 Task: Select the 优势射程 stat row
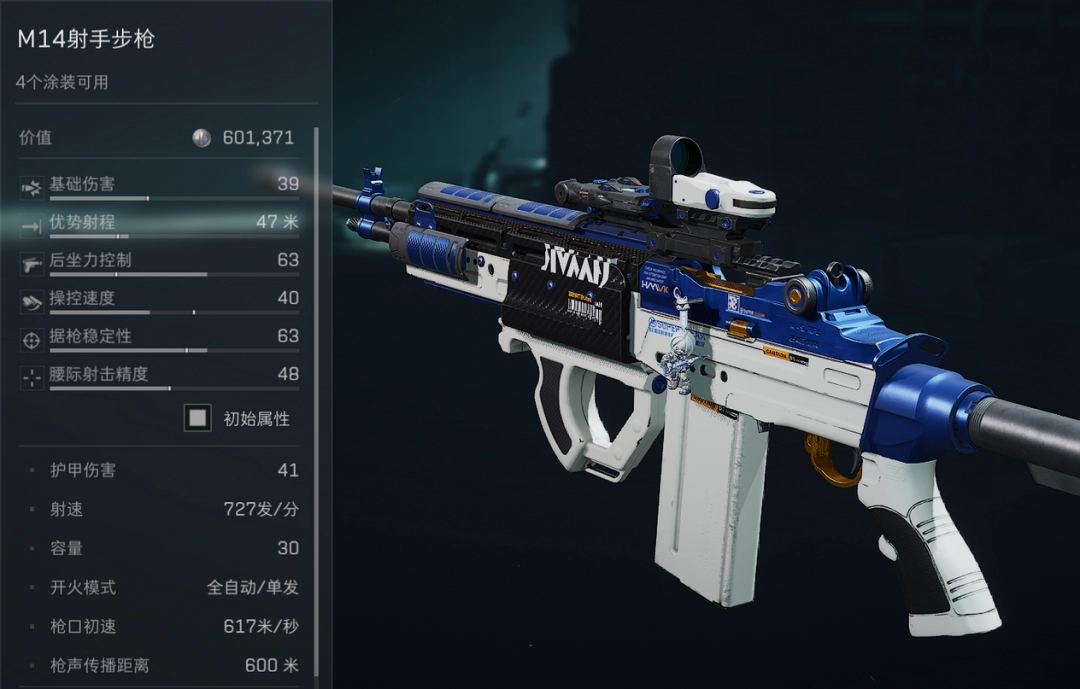pos(160,223)
